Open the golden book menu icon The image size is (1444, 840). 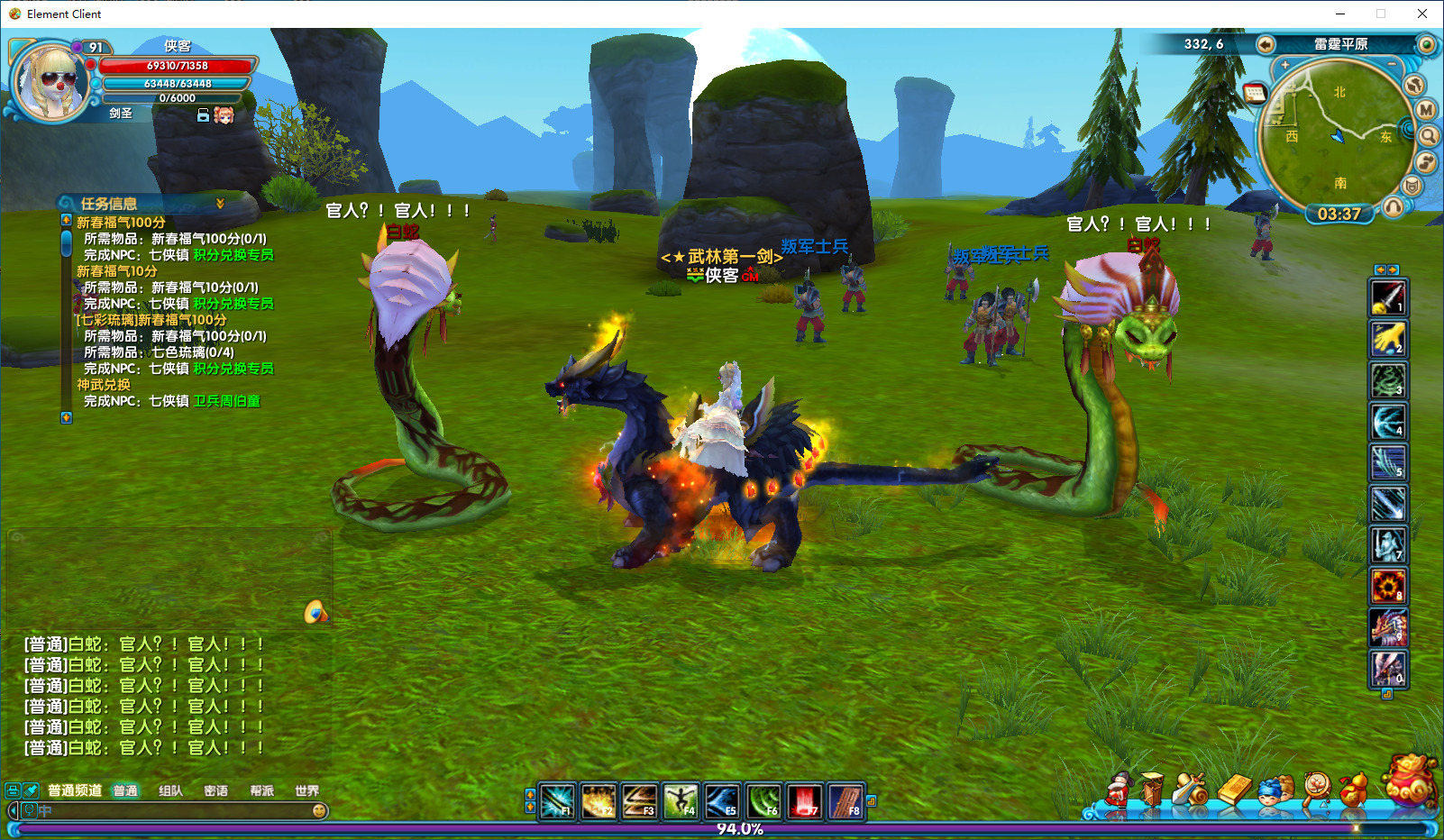(x=1236, y=790)
